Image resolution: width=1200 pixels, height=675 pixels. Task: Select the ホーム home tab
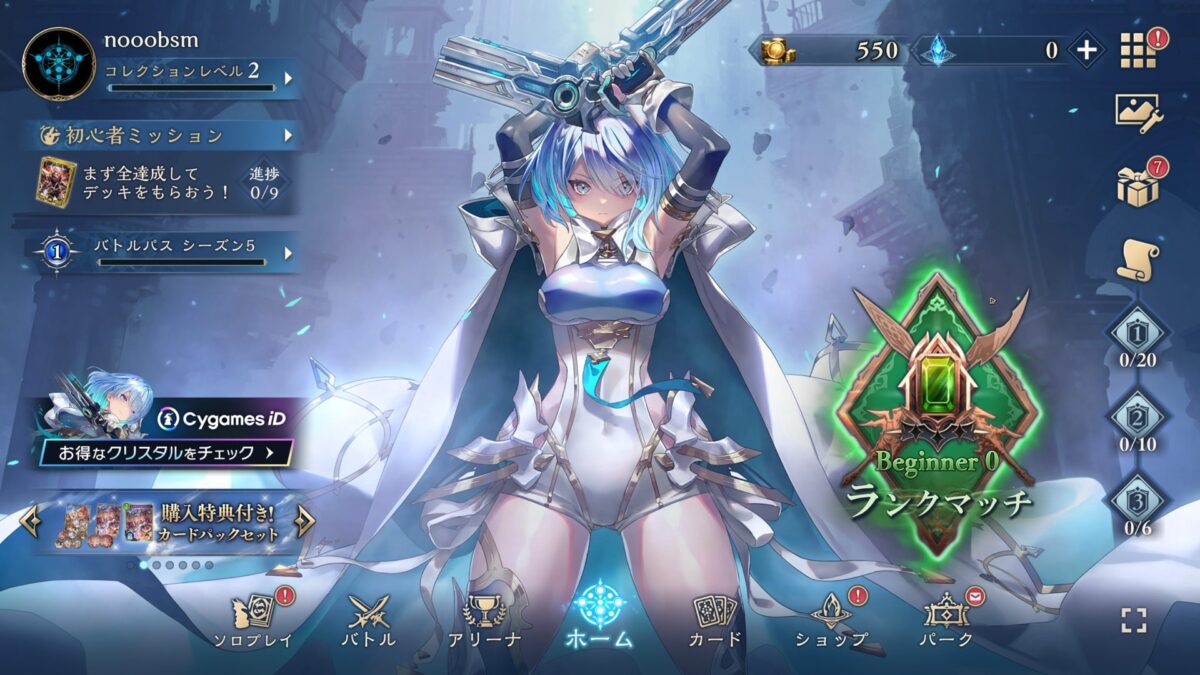[600, 615]
